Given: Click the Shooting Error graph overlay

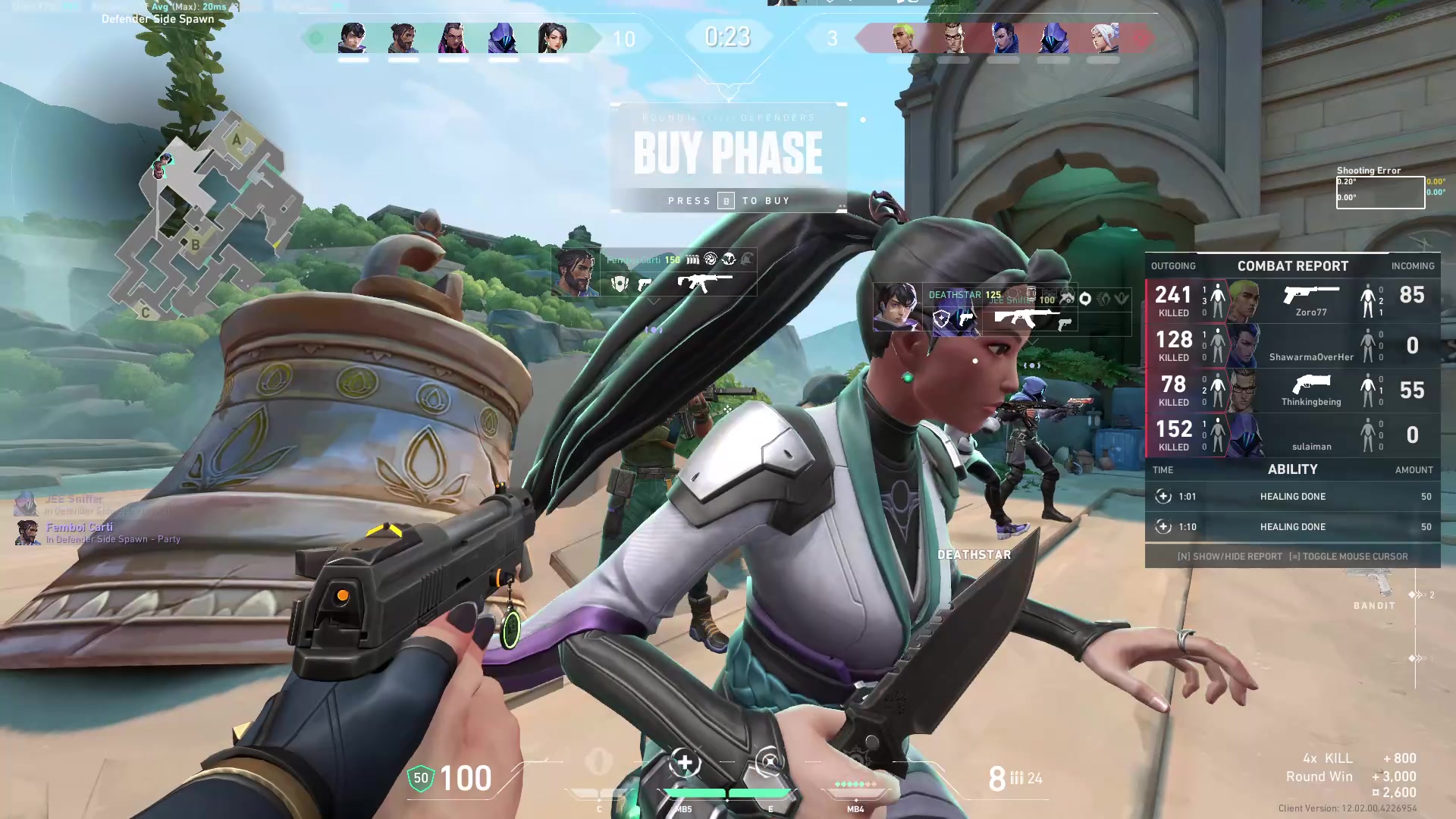Looking at the screenshot, I should click(1379, 192).
